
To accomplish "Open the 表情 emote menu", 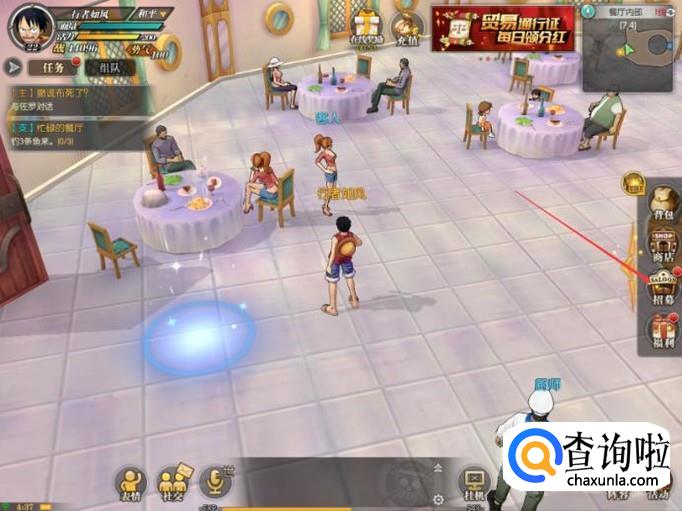I will [x=131, y=482].
